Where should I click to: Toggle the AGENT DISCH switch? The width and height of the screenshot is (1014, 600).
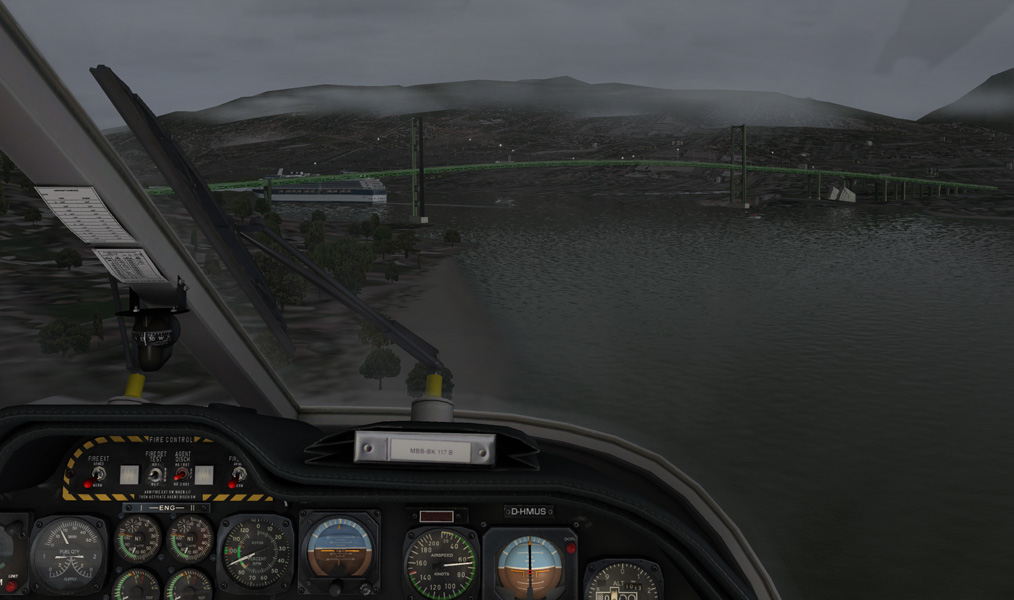[183, 475]
